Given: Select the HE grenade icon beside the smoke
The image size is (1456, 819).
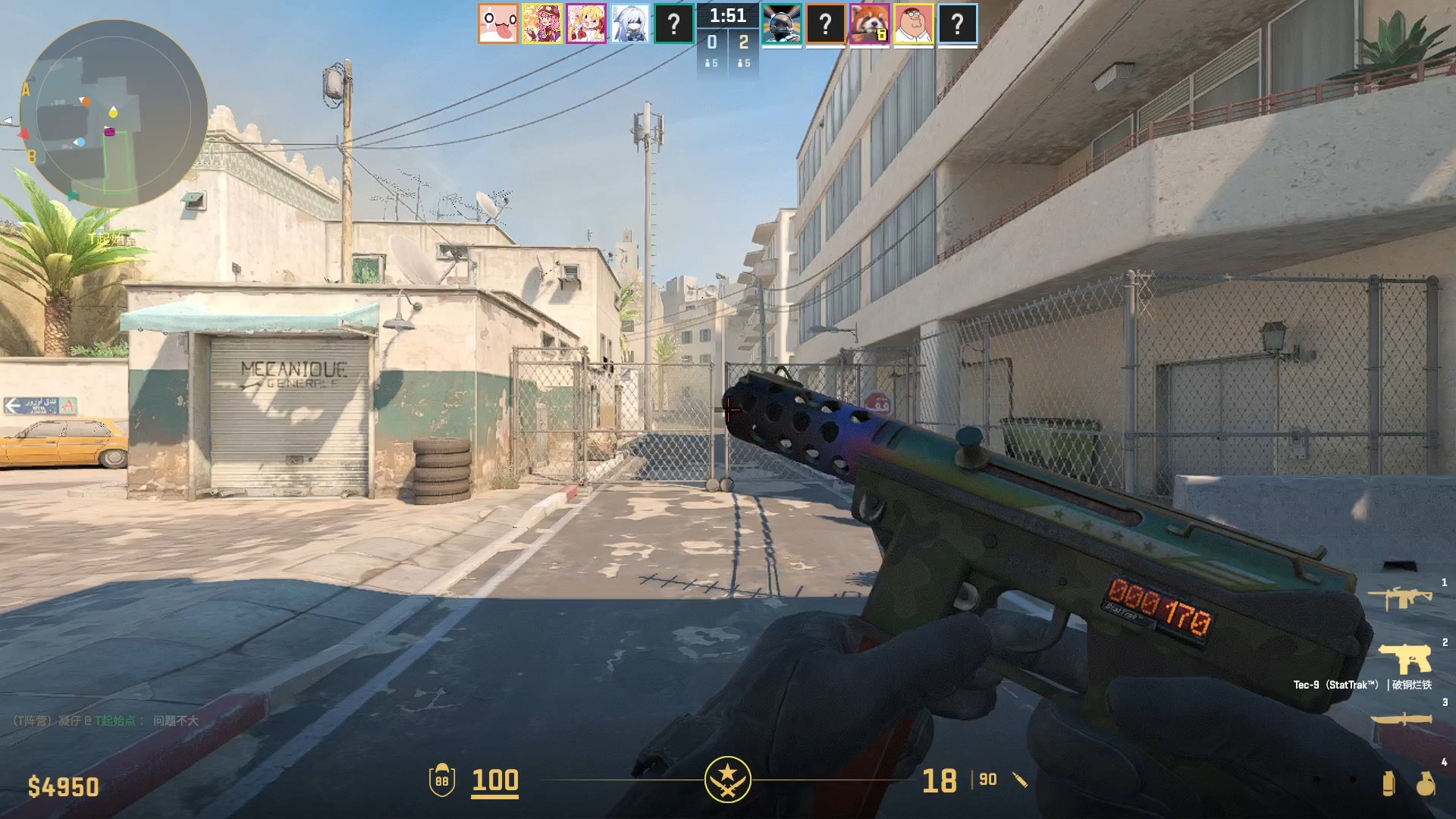Looking at the screenshot, I should (1426, 785).
